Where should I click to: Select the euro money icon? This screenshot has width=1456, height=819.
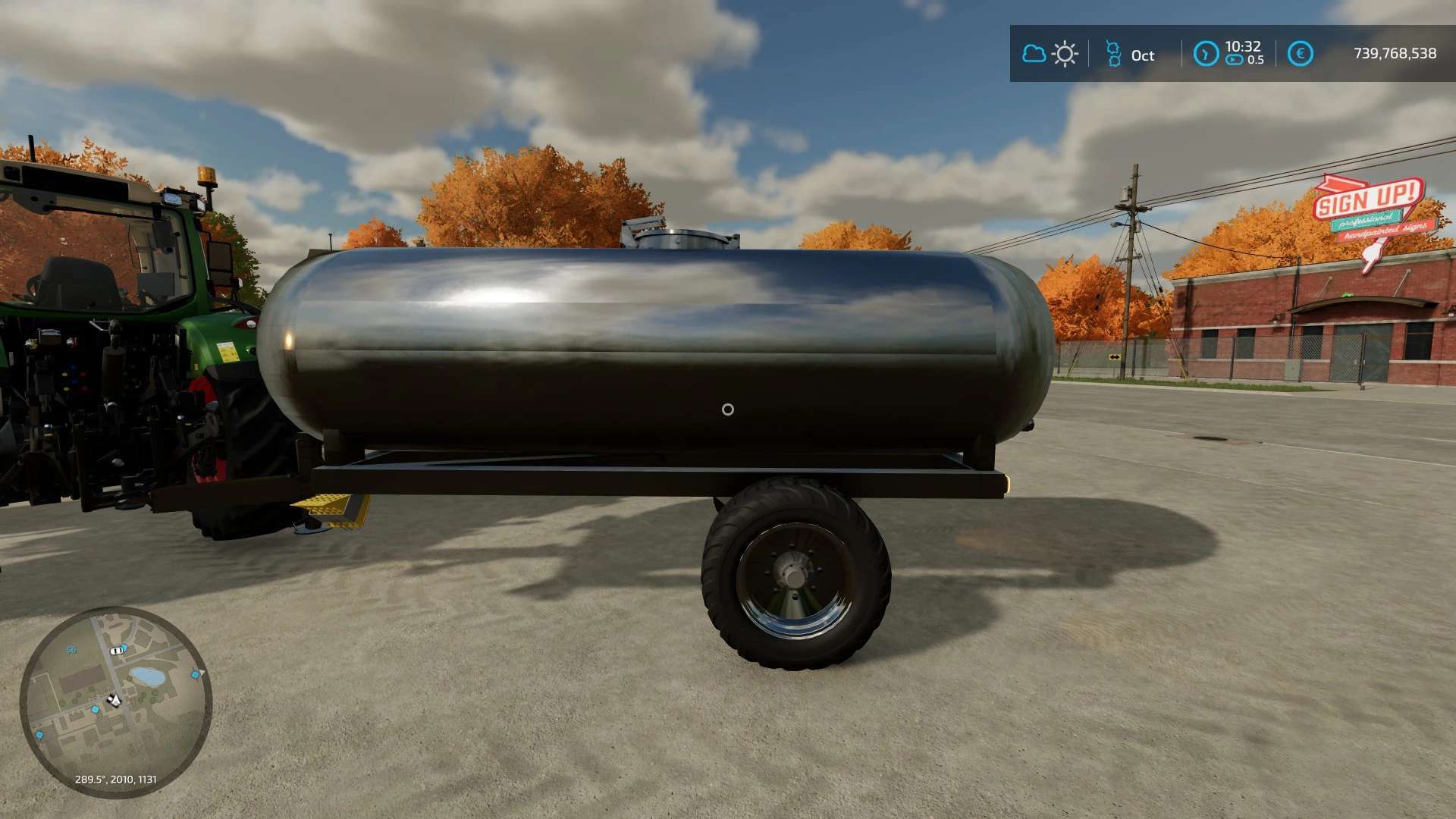tap(1300, 54)
